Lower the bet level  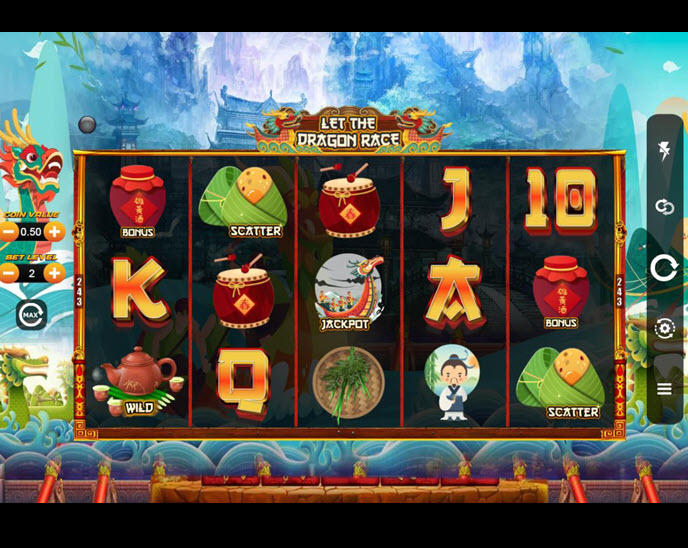pos(9,272)
